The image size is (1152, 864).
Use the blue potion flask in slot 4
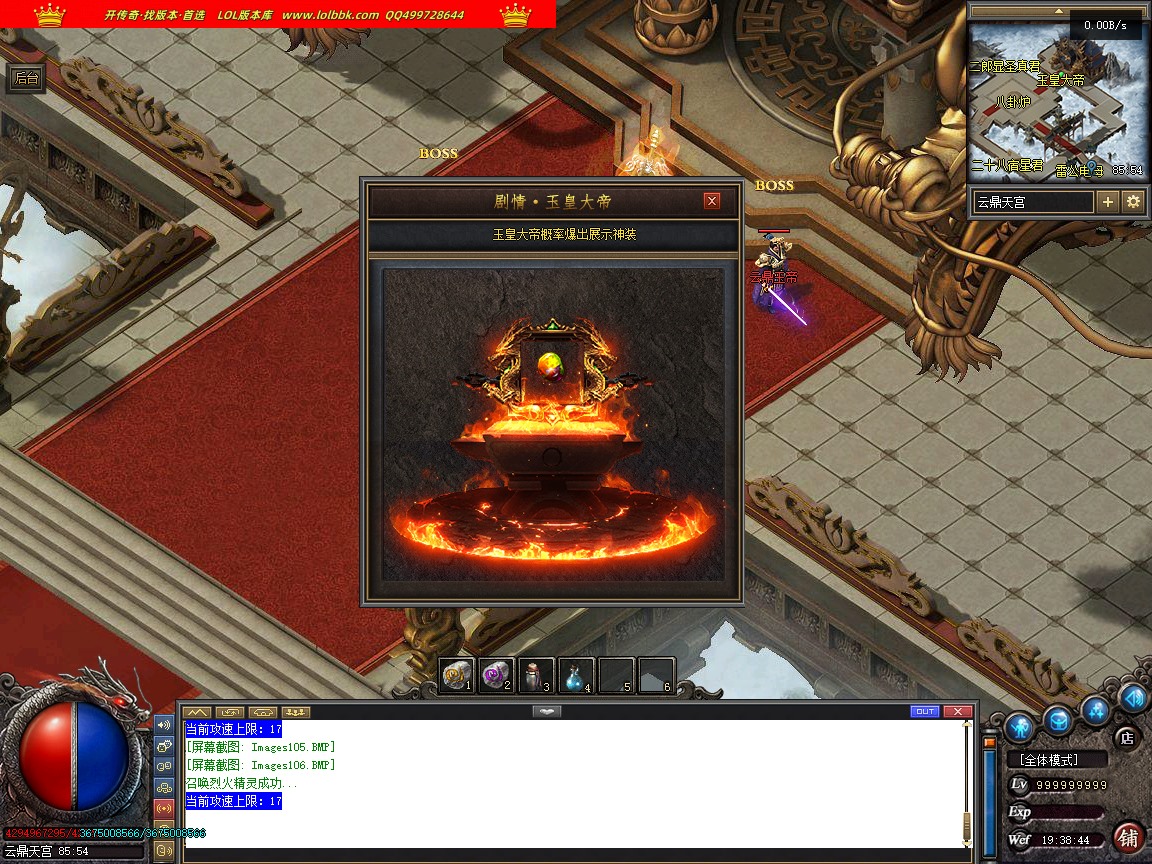tap(576, 675)
